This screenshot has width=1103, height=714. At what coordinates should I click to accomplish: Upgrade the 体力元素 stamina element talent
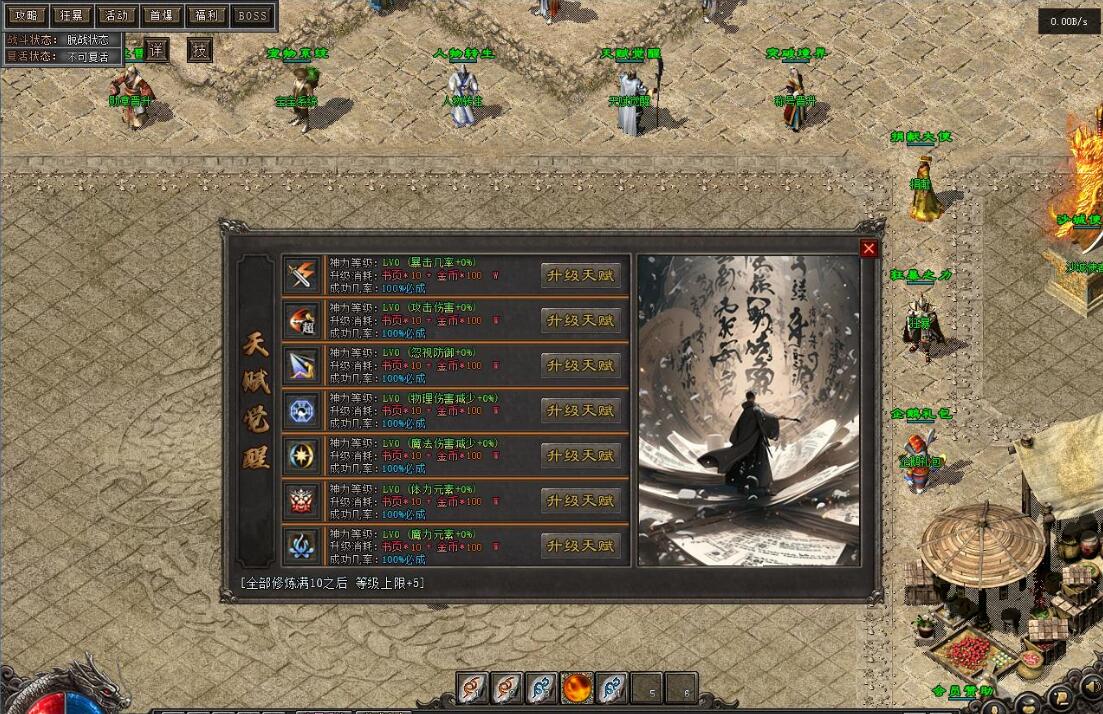(580, 501)
